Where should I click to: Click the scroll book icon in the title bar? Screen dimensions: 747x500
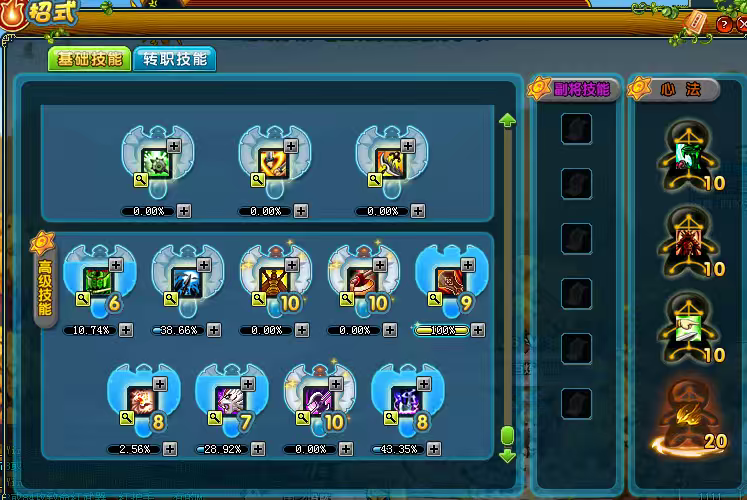[x=697, y=22]
